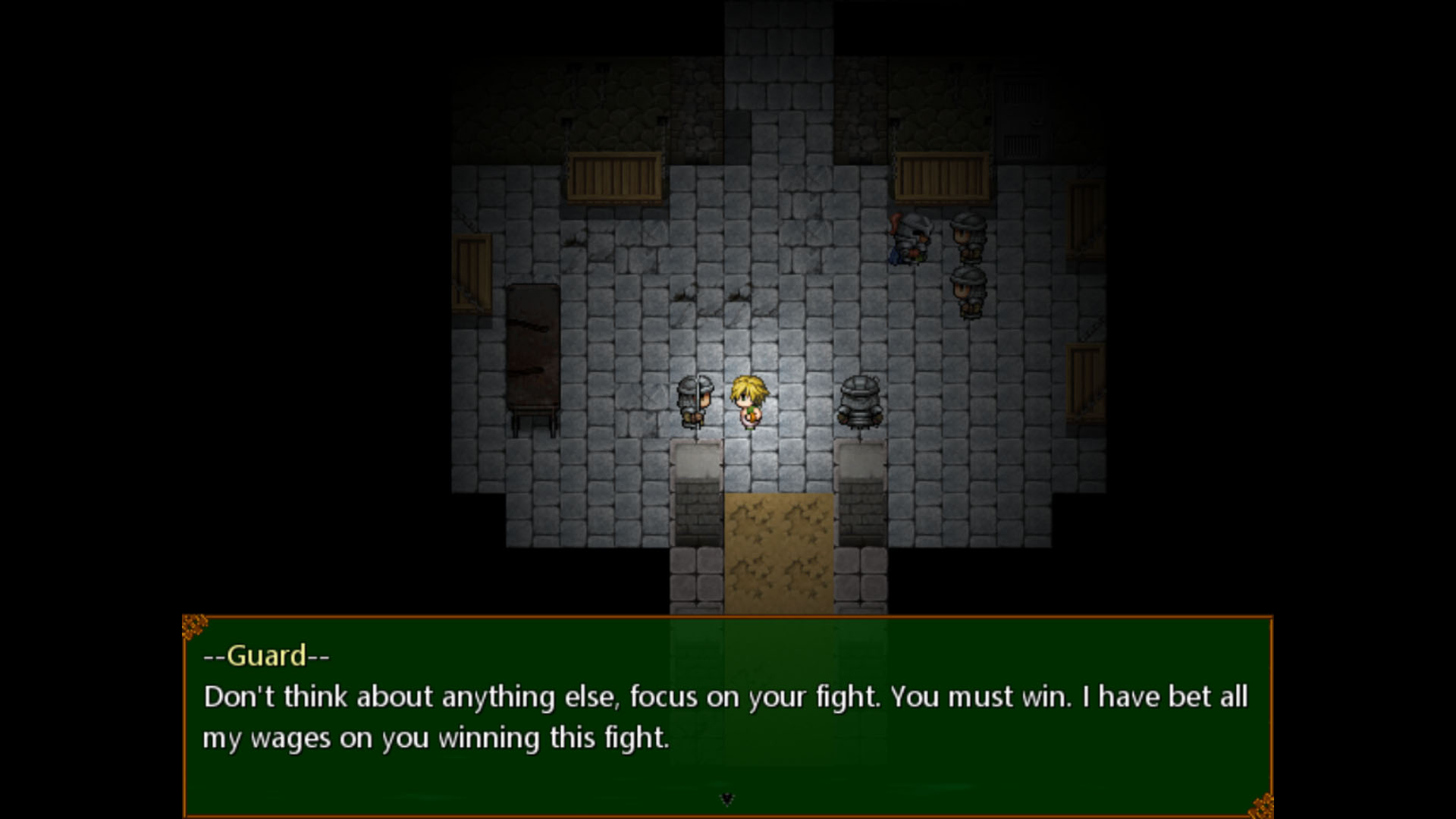Advance the Guard's dialogue with the arrow
Image resolution: width=1456 pixels, height=819 pixels.
tap(726, 799)
